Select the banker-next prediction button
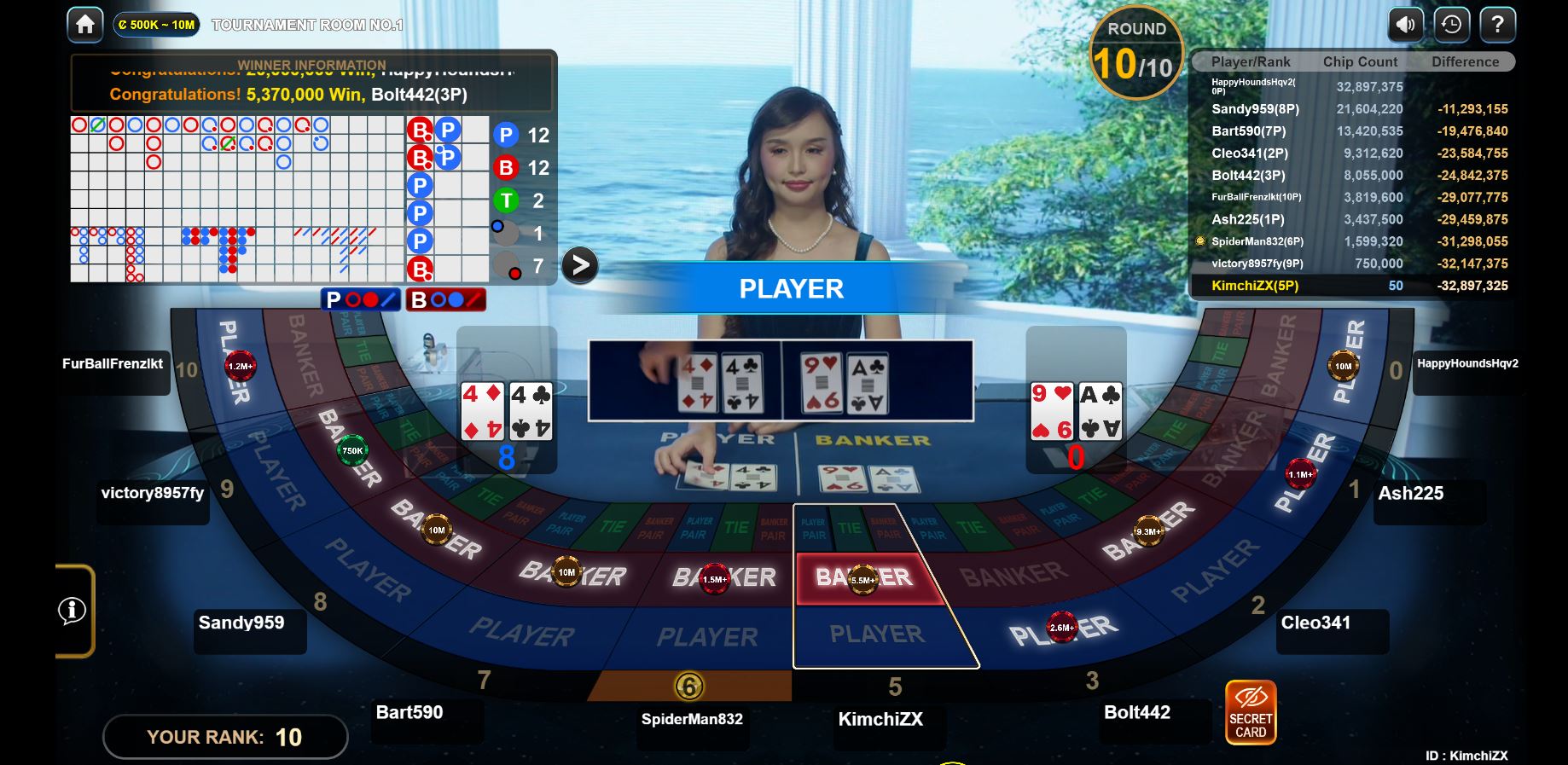Viewport: 1568px width, 765px height. 445,300
